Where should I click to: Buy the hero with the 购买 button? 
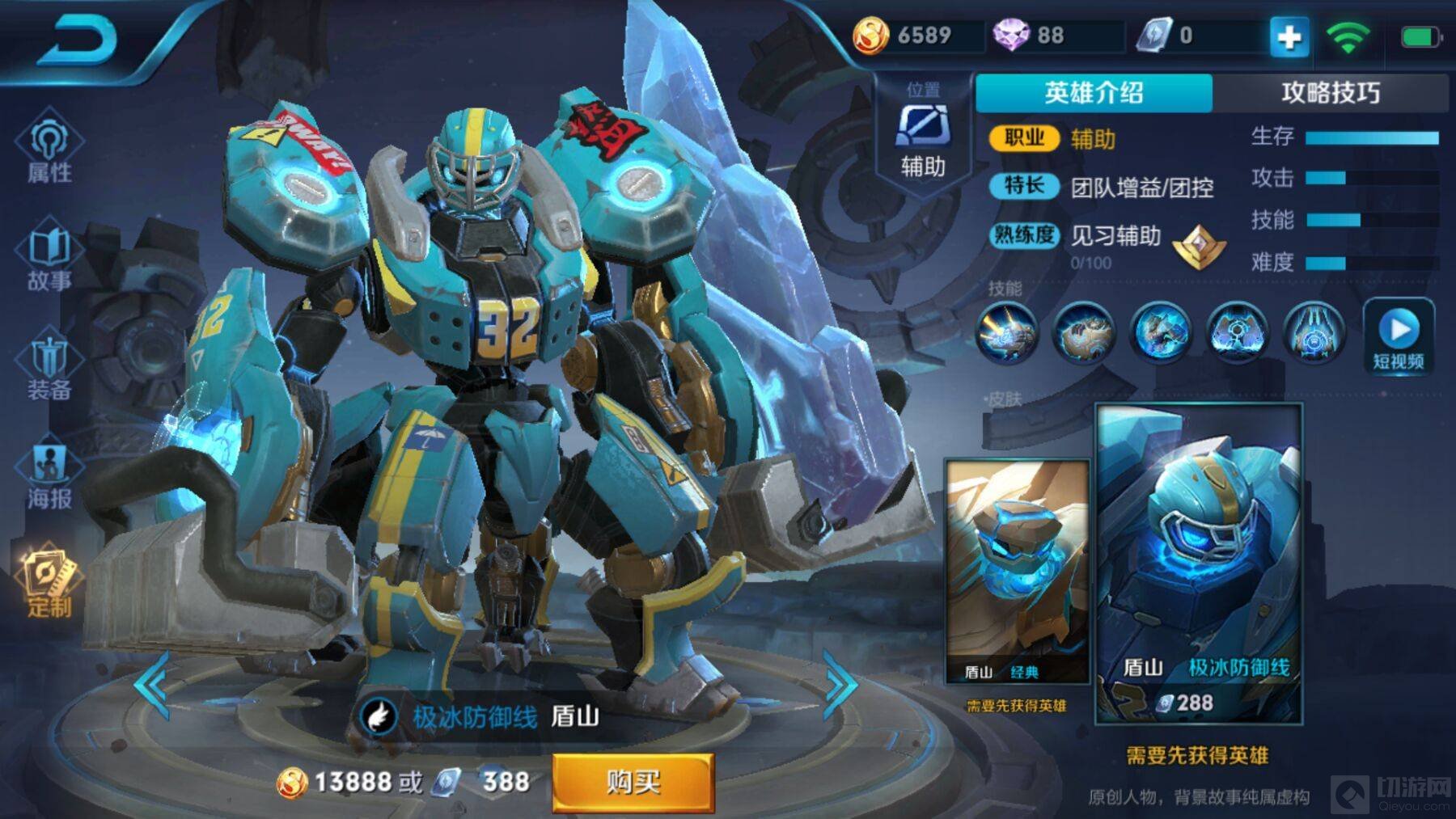[x=633, y=782]
